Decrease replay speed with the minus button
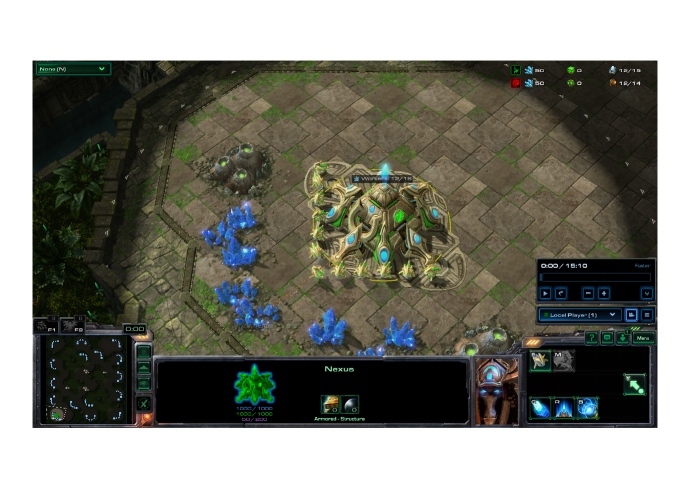This screenshot has width=690, height=488. [589, 293]
